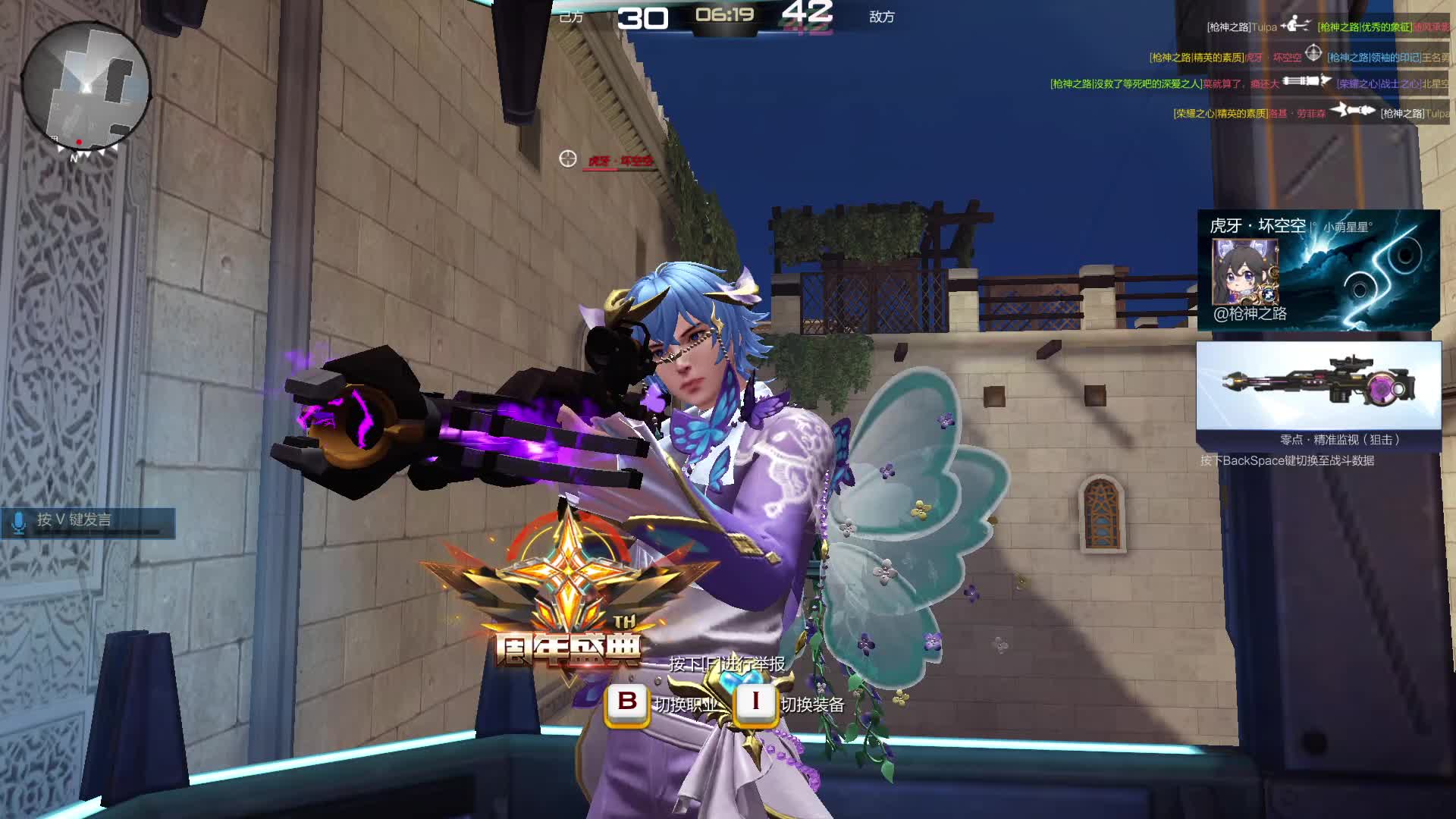
Task: Click the microphone voice chat icon
Action: point(19,522)
